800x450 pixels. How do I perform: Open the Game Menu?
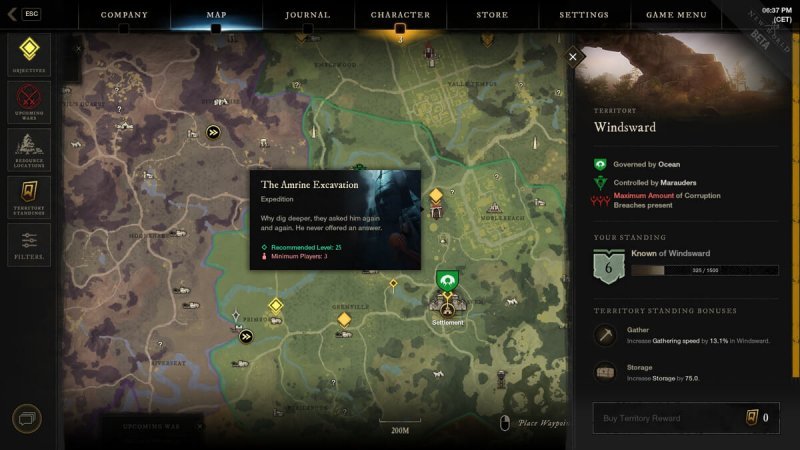(x=677, y=15)
